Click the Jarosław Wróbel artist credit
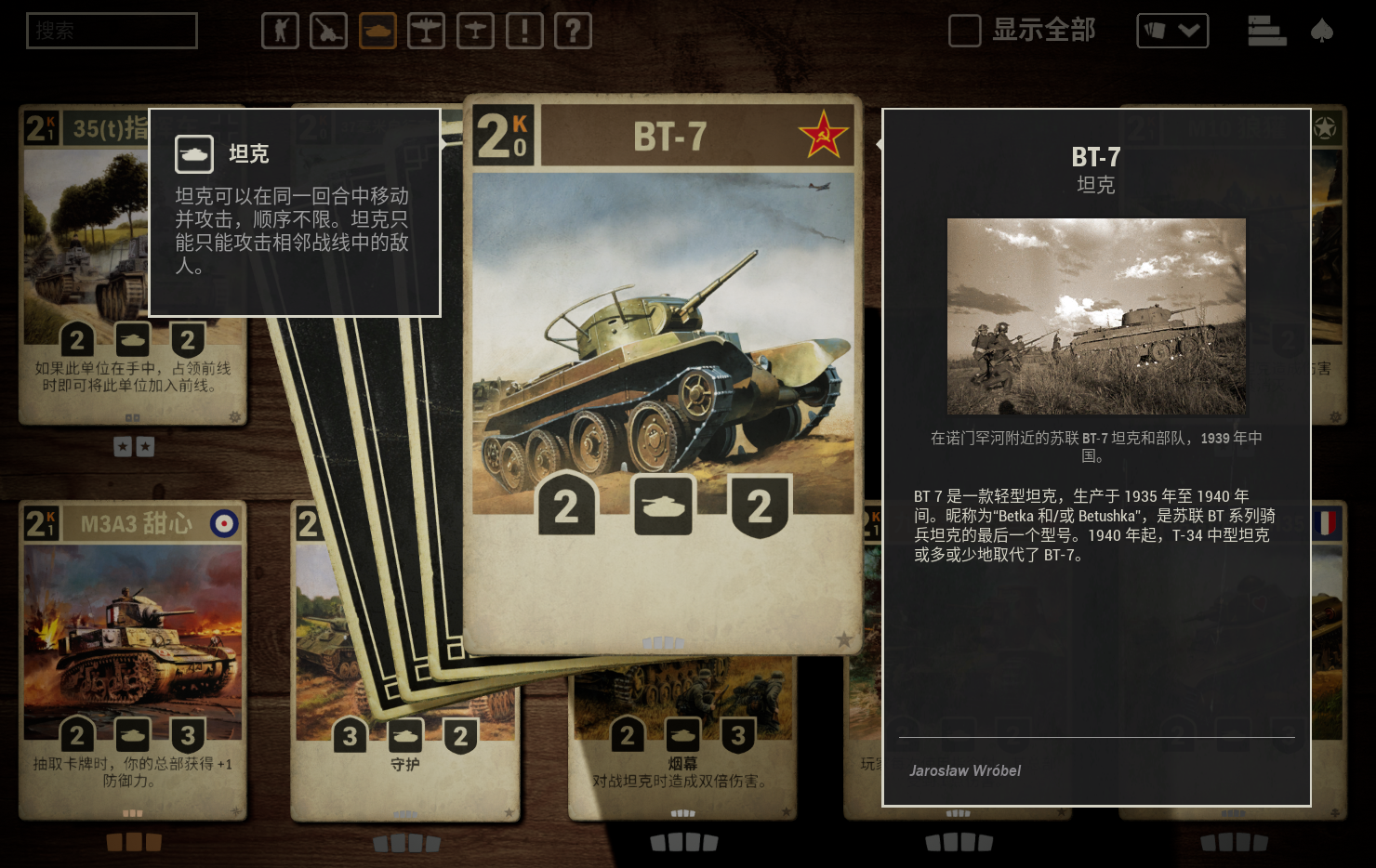Screen dimensions: 1376x868 (x=964, y=770)
